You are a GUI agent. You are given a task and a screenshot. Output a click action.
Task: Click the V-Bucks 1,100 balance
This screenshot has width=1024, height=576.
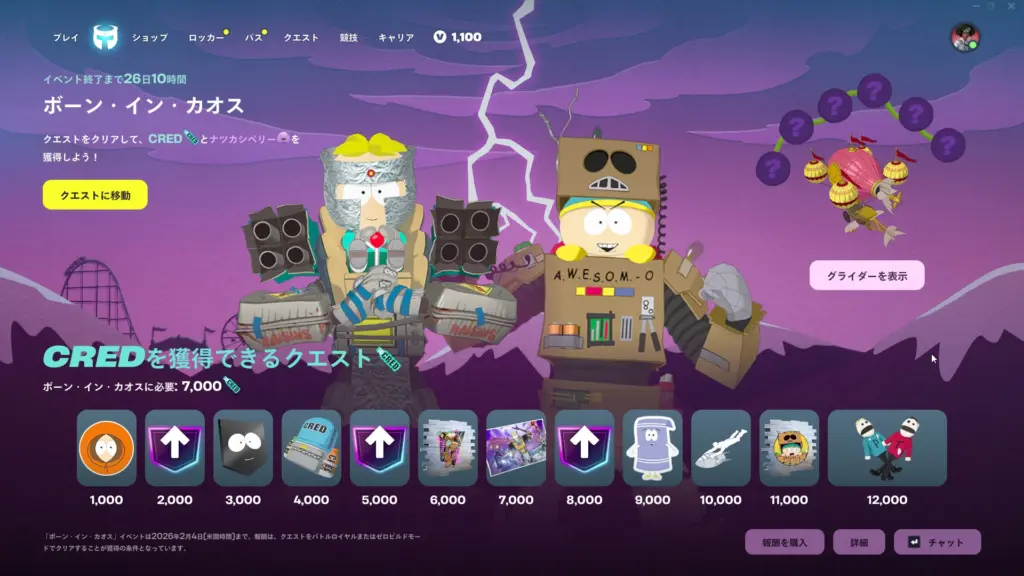458,37
